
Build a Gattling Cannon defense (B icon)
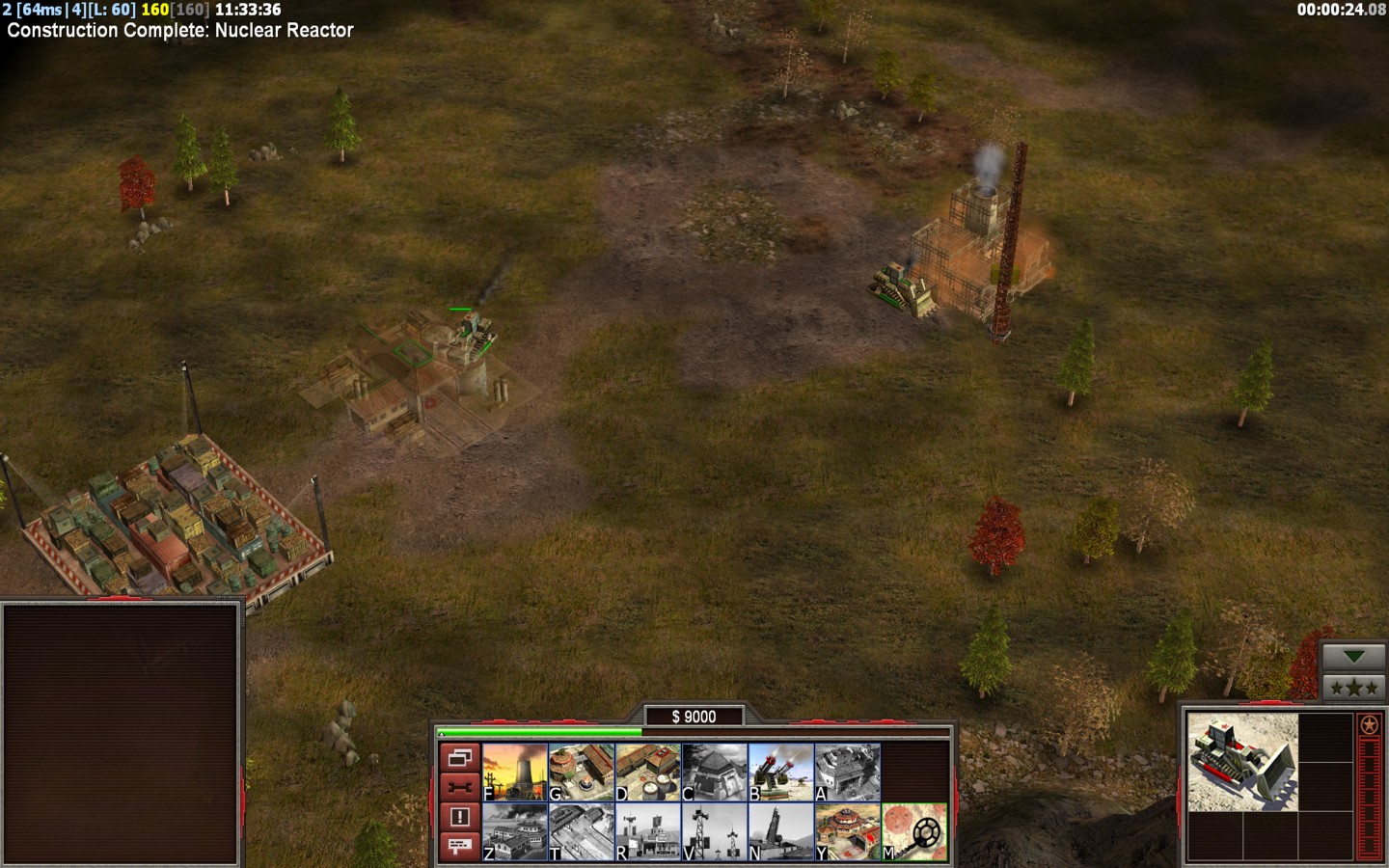tap(781, 772)
